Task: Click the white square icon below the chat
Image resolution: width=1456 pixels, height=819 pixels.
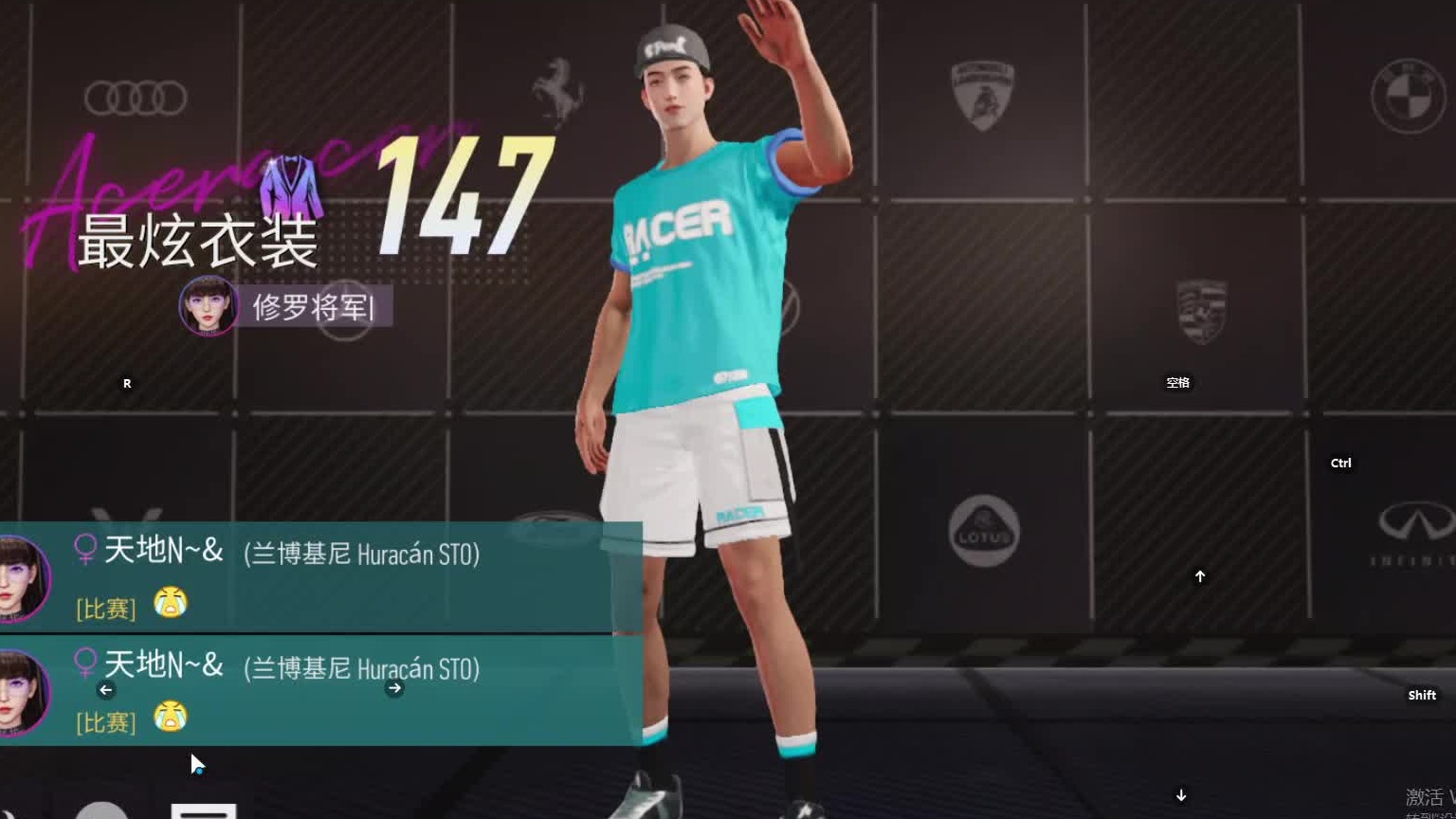Action: click(x=204, y=810)
